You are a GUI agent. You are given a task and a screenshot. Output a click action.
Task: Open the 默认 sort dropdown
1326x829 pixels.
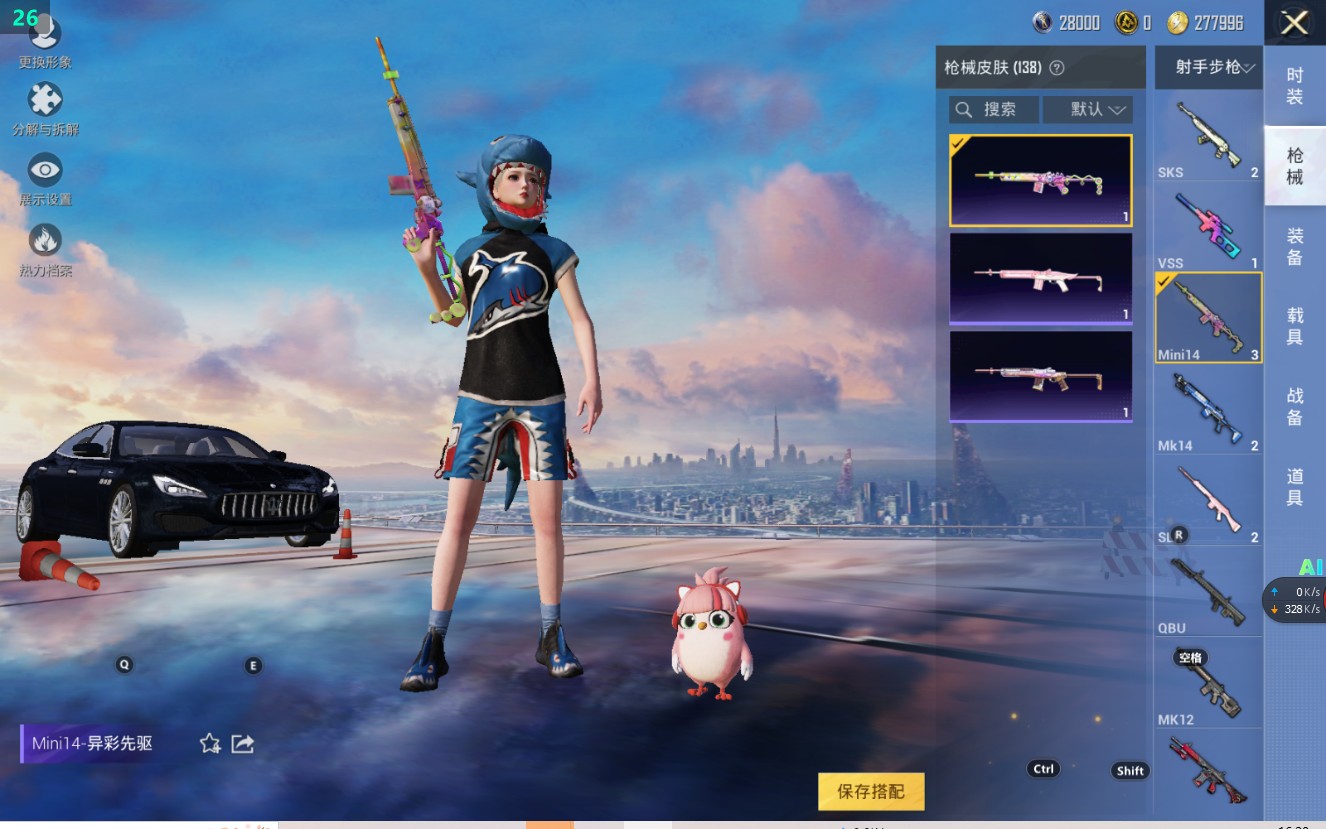[x=1087, y=109]
